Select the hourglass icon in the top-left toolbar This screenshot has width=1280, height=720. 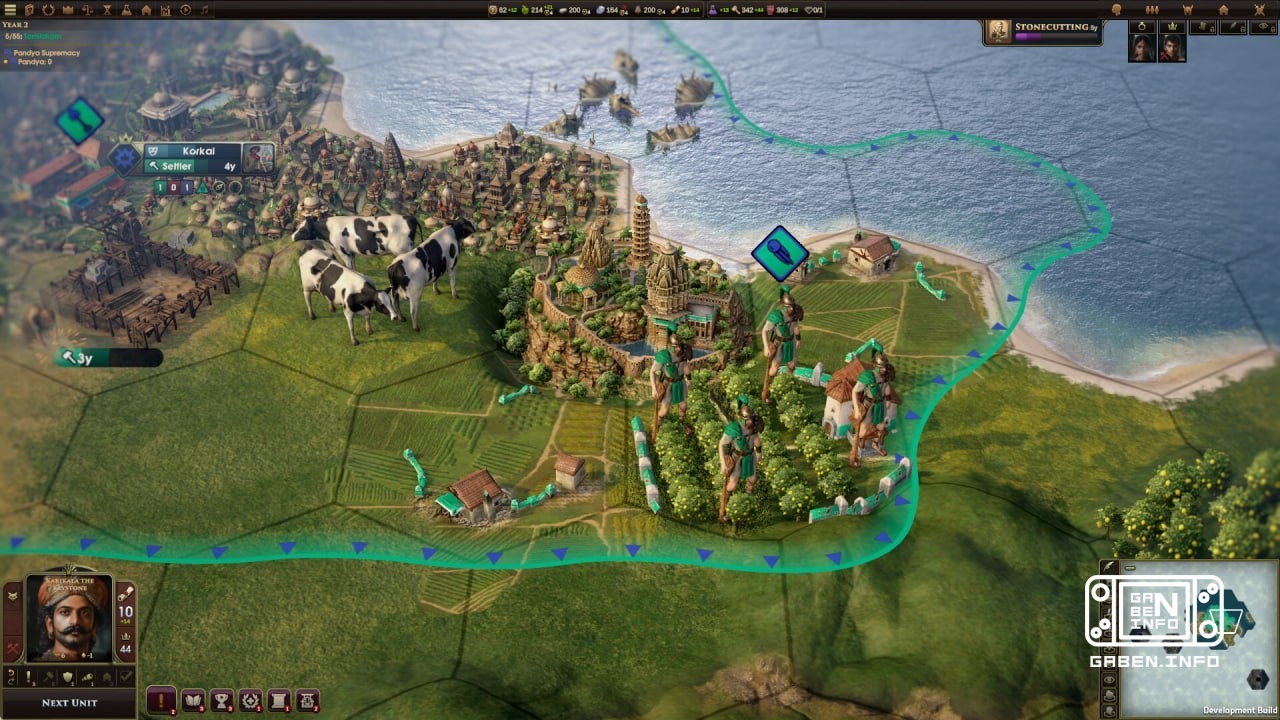click(x=107, y=10)
